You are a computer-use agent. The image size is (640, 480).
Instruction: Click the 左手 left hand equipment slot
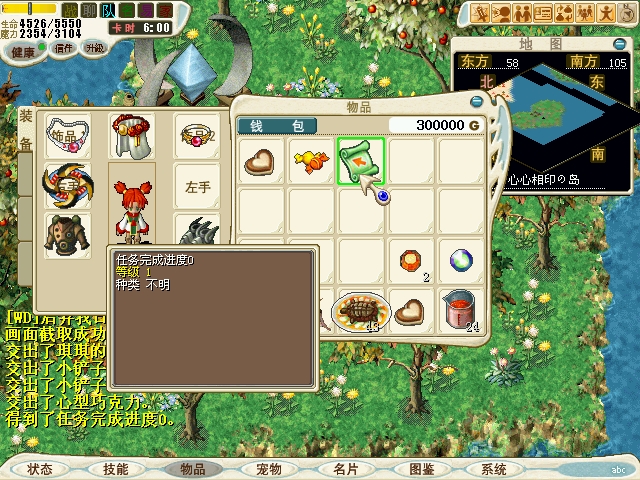click(x=197, y=186)
